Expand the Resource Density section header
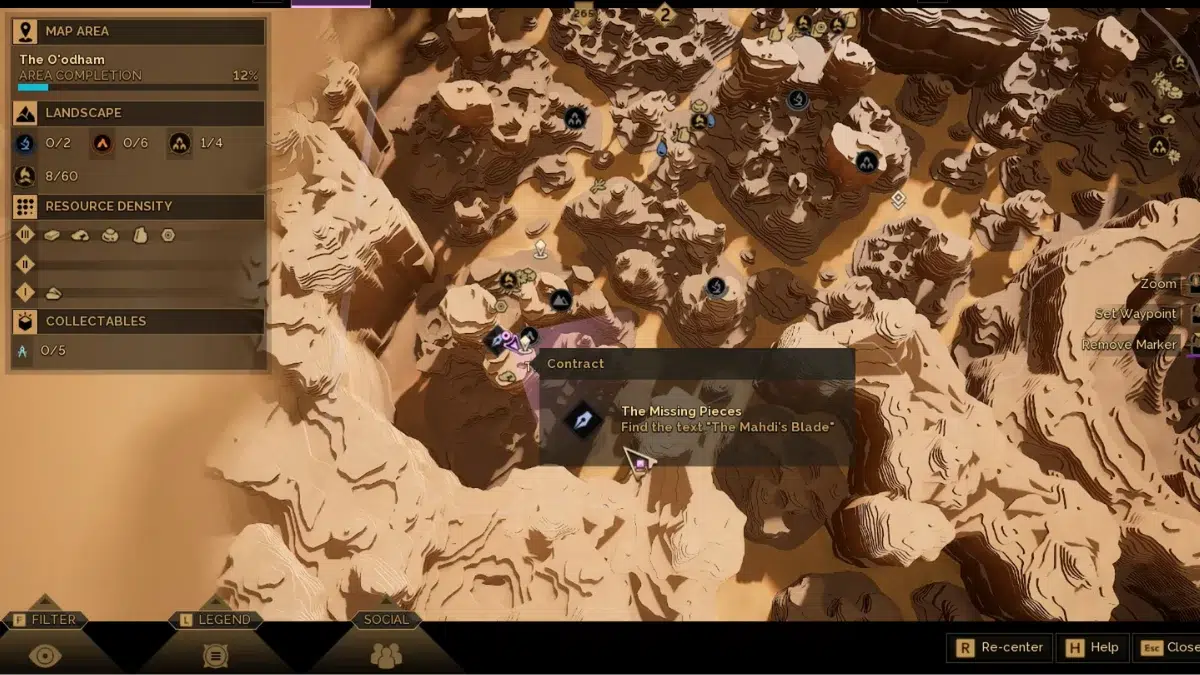The image size is (1200, 675). pos(138,206)
